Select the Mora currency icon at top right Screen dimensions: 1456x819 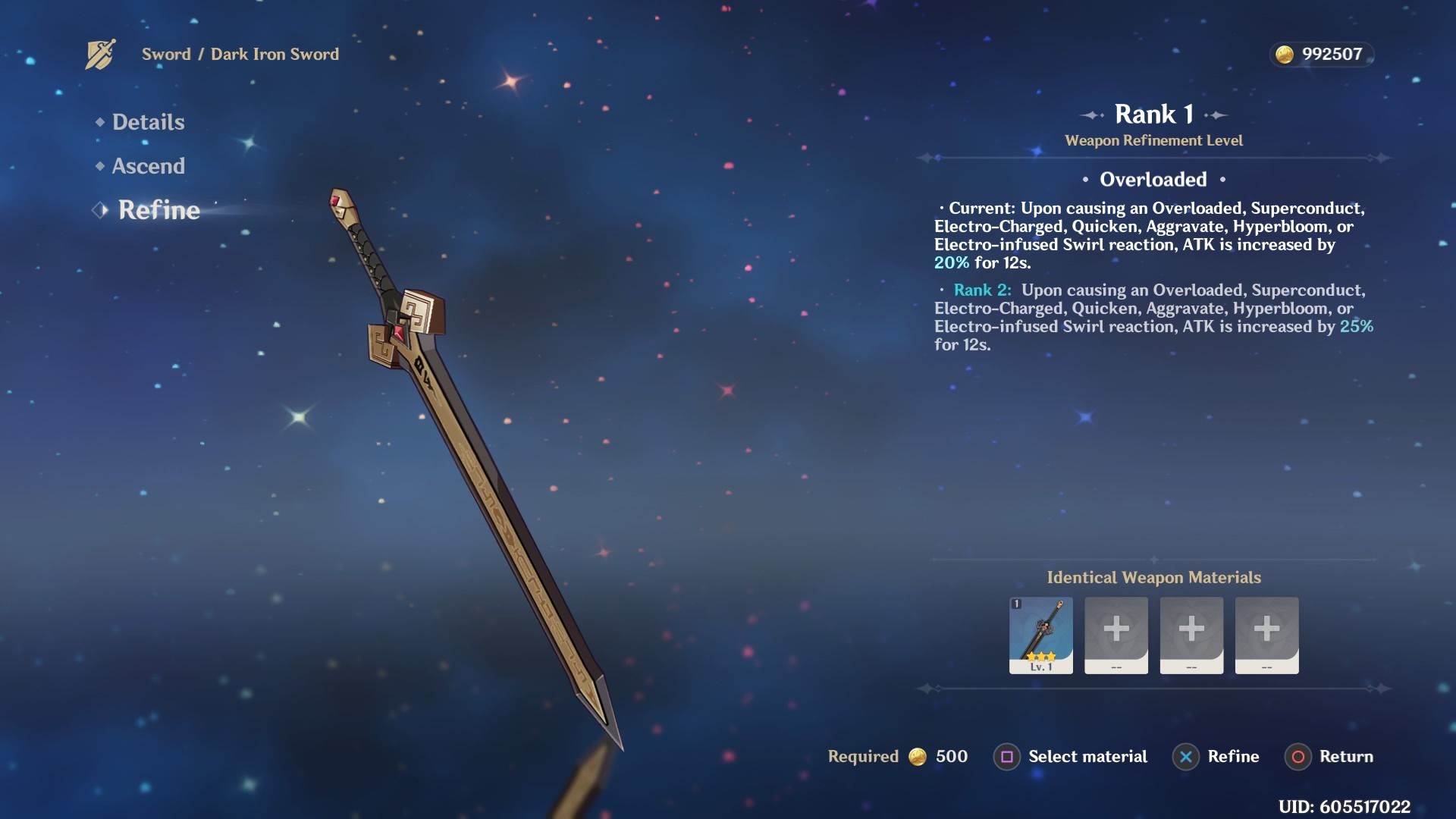click(x=1285, y=53)
